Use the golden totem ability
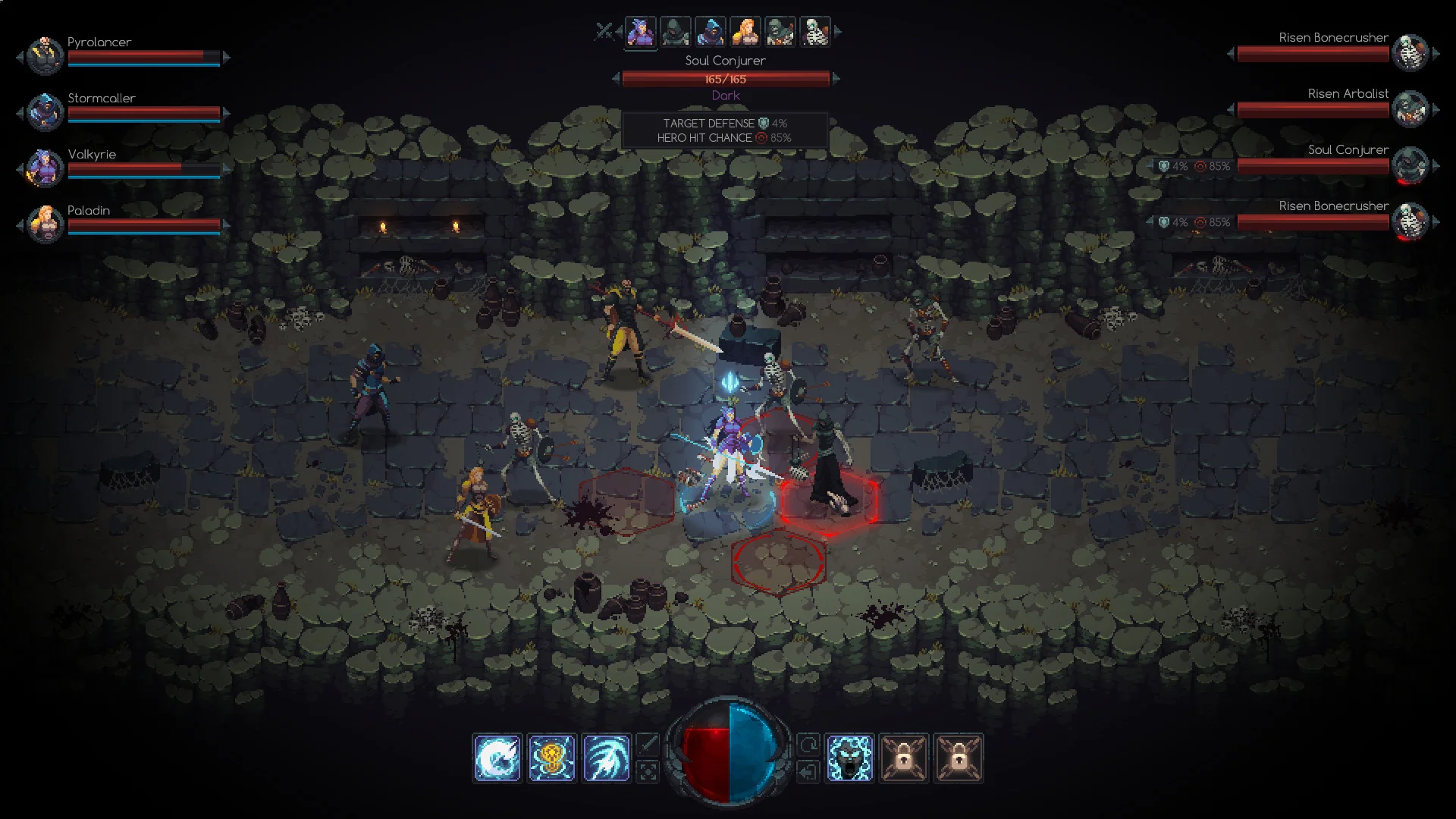 (552, 758)
